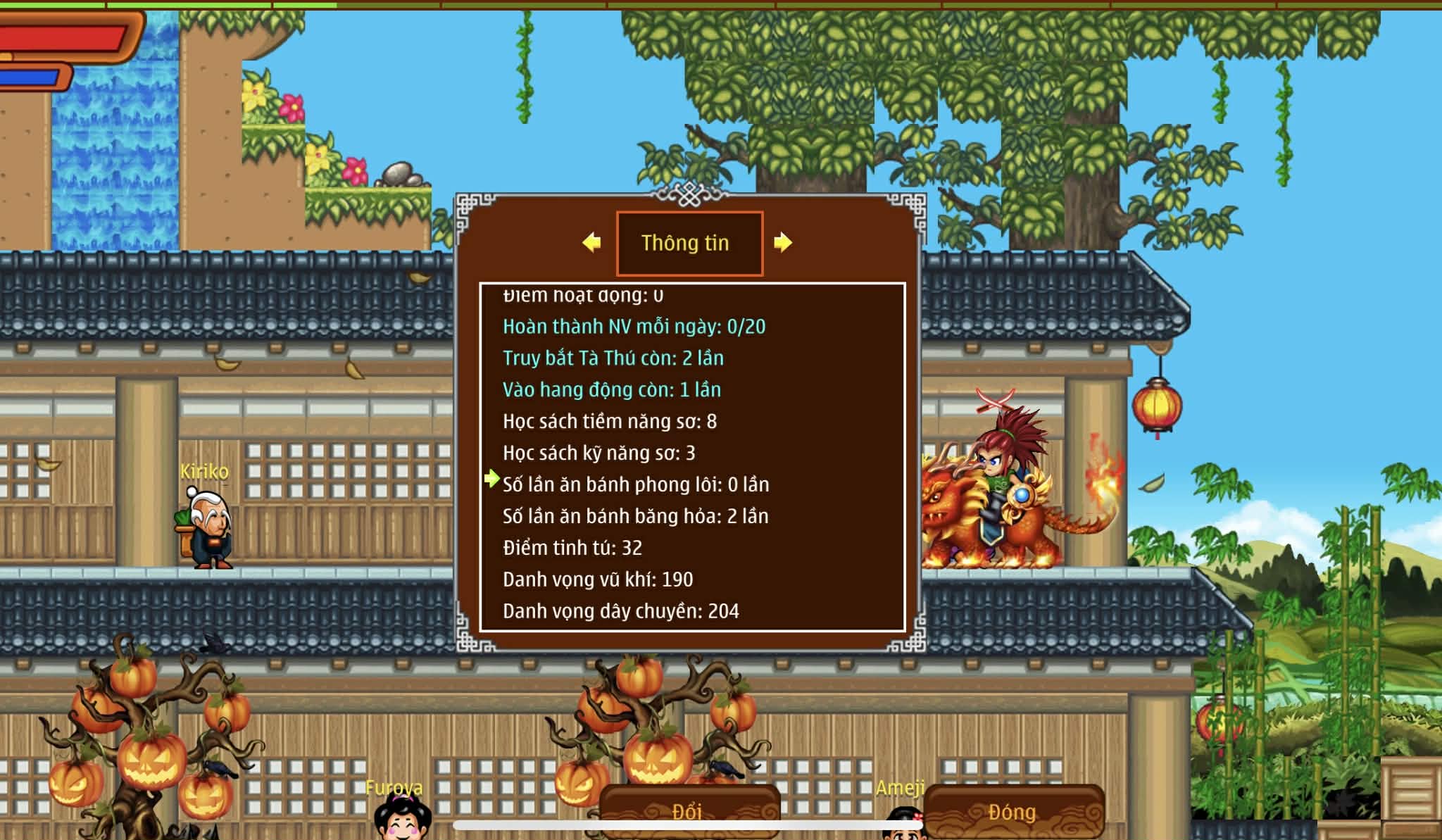
Task: Select the "Hoàn thành NV mỗi ngày" row
Action: [634, 327]
